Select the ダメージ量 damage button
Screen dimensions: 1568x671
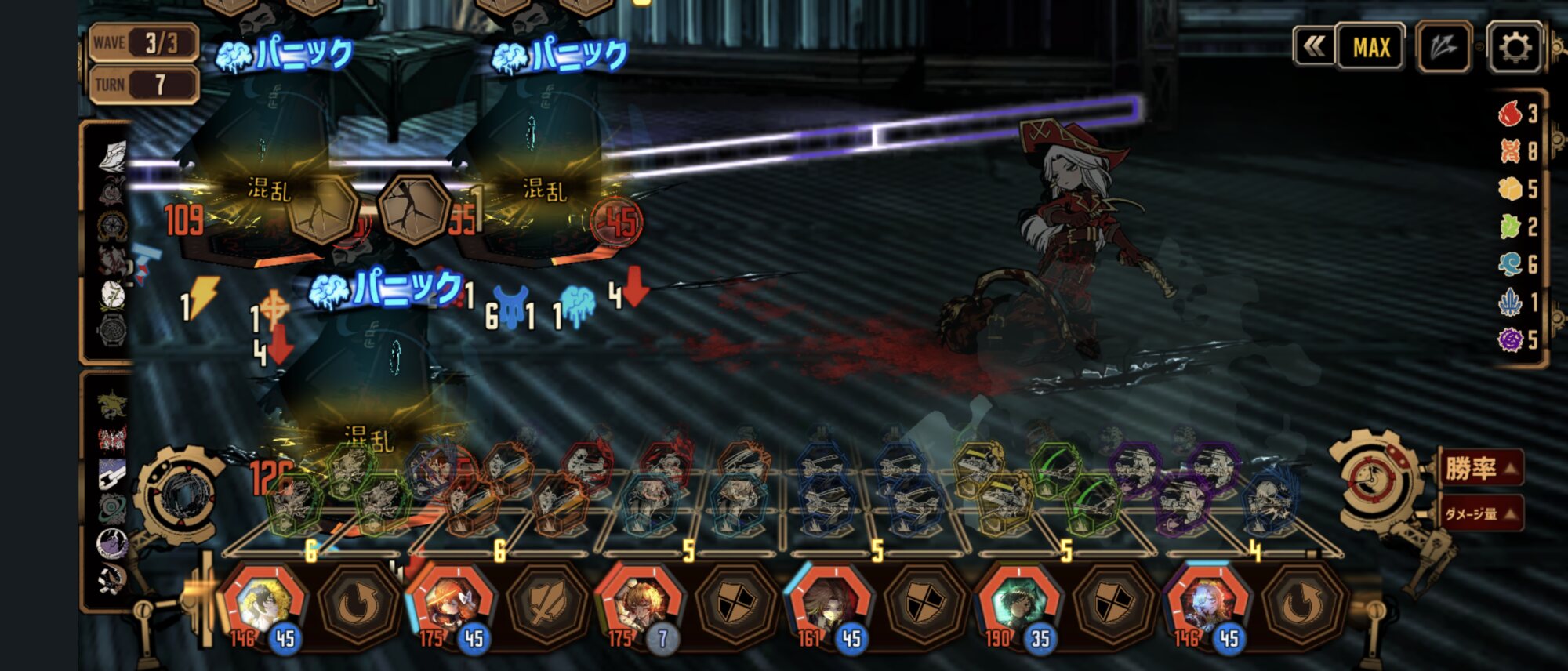click(x=1480, y=513)
